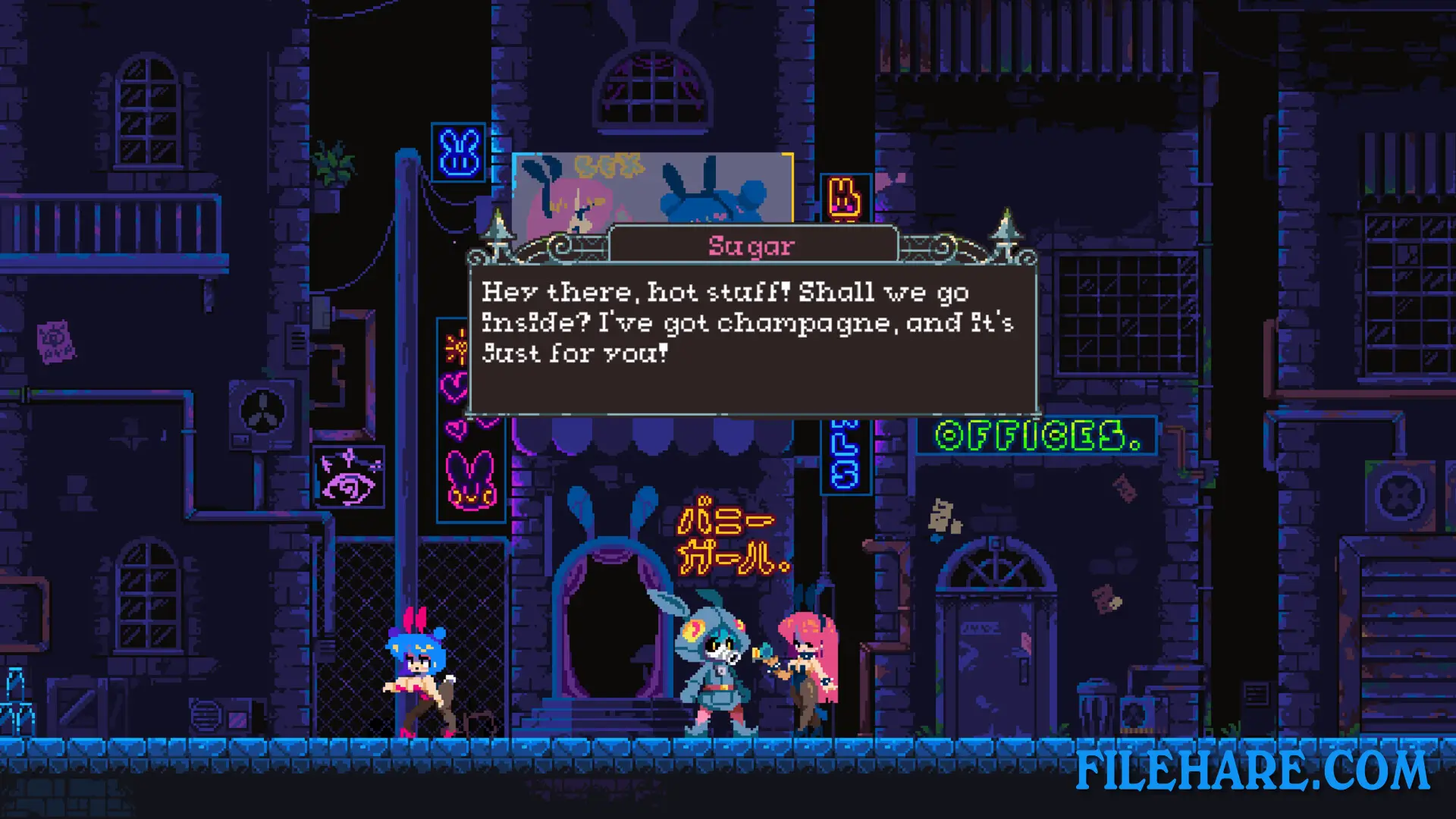Click the small neon heart below it
This screenshot has width=1456, height=819.
[457, 430]
